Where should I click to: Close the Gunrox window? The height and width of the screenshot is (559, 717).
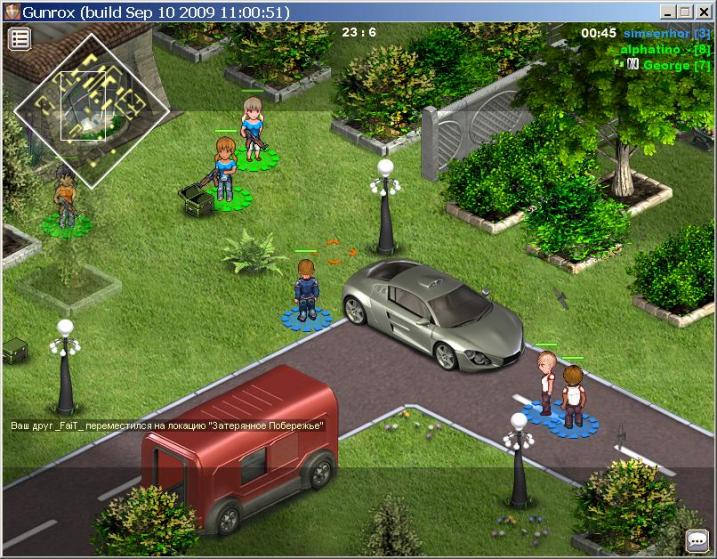click(x=704, y=11)
